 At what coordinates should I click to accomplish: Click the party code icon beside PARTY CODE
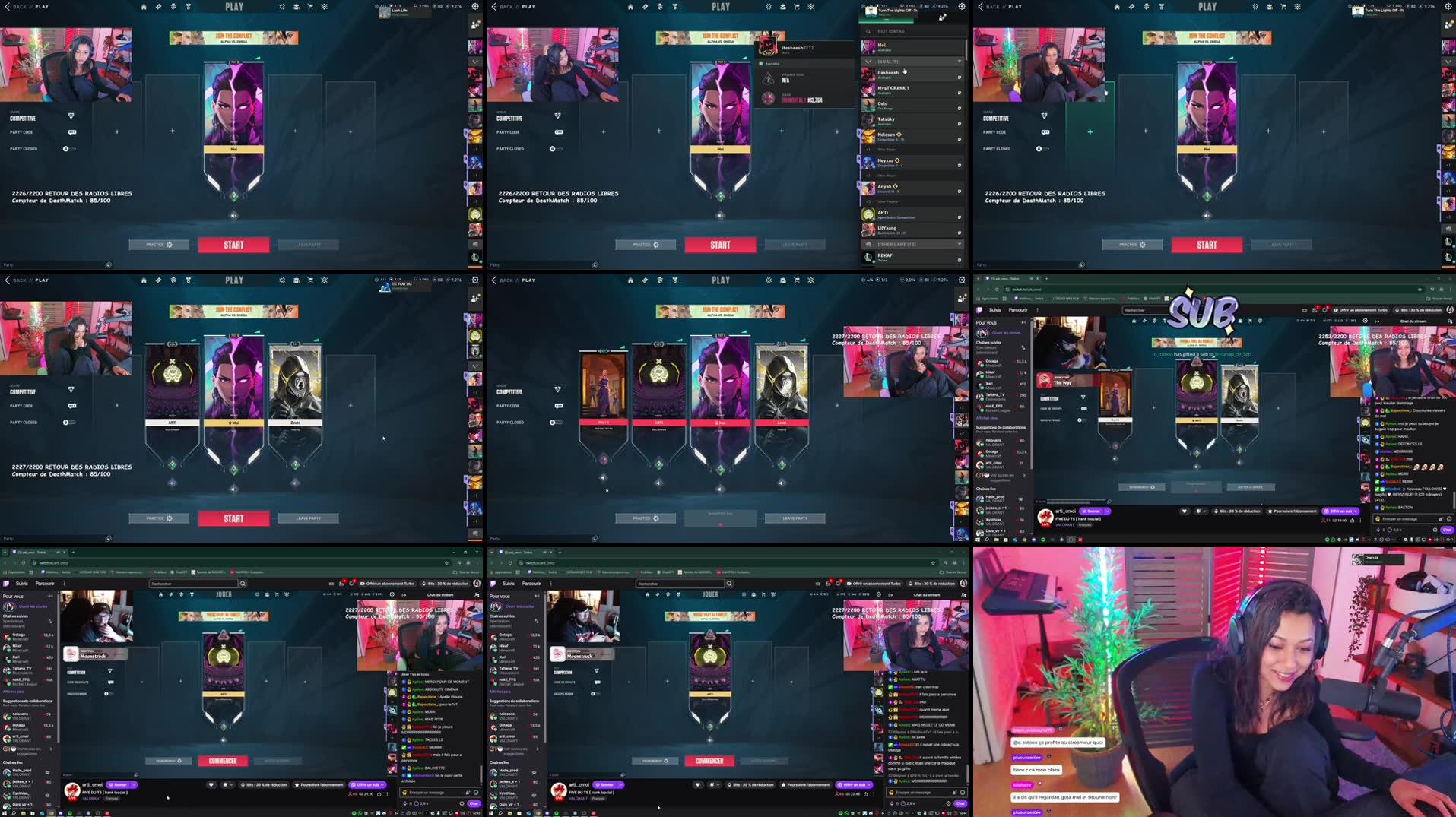[72, 131]
